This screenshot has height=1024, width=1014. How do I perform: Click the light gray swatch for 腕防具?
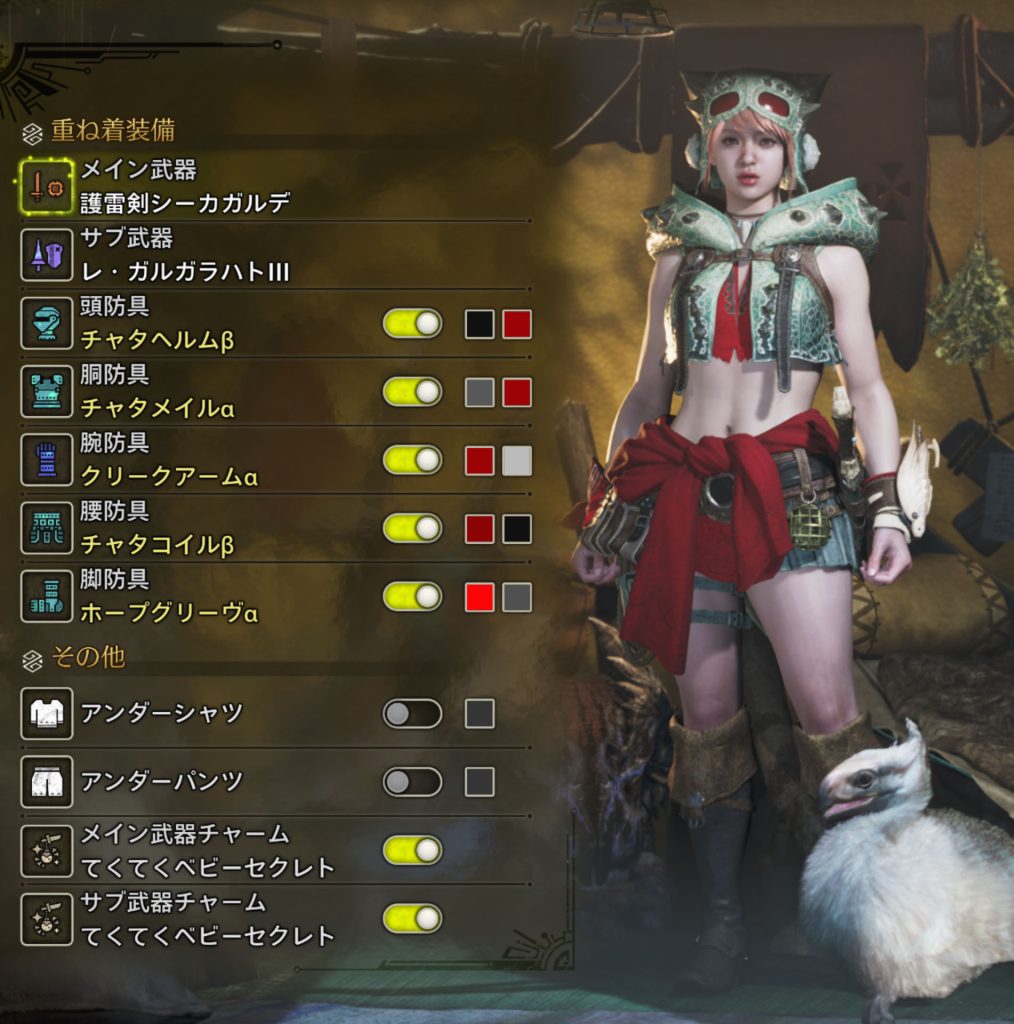(x=517, y=460)
